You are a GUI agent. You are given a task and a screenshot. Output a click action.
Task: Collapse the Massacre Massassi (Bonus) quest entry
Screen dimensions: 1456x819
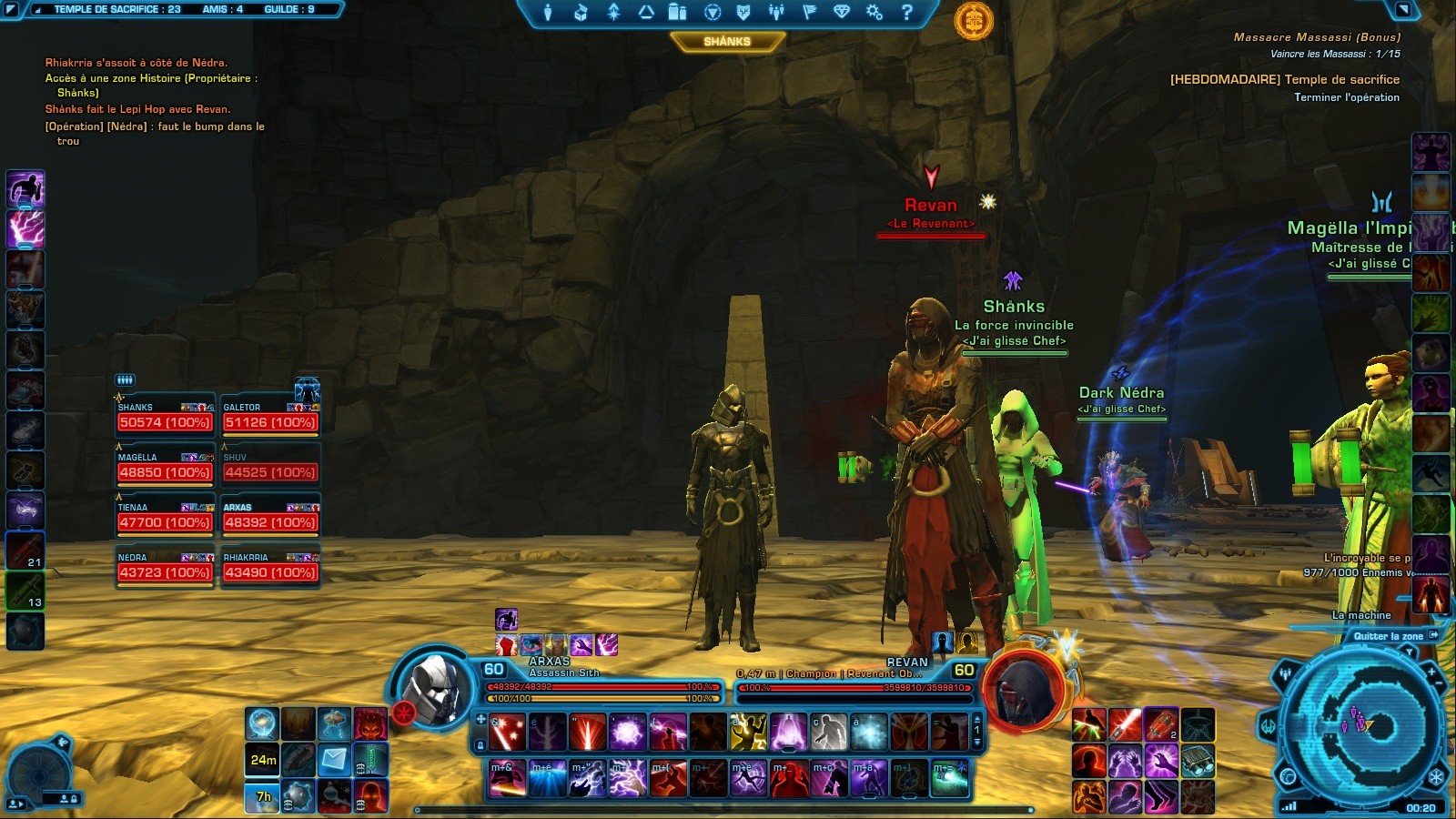pos(1318,37)
